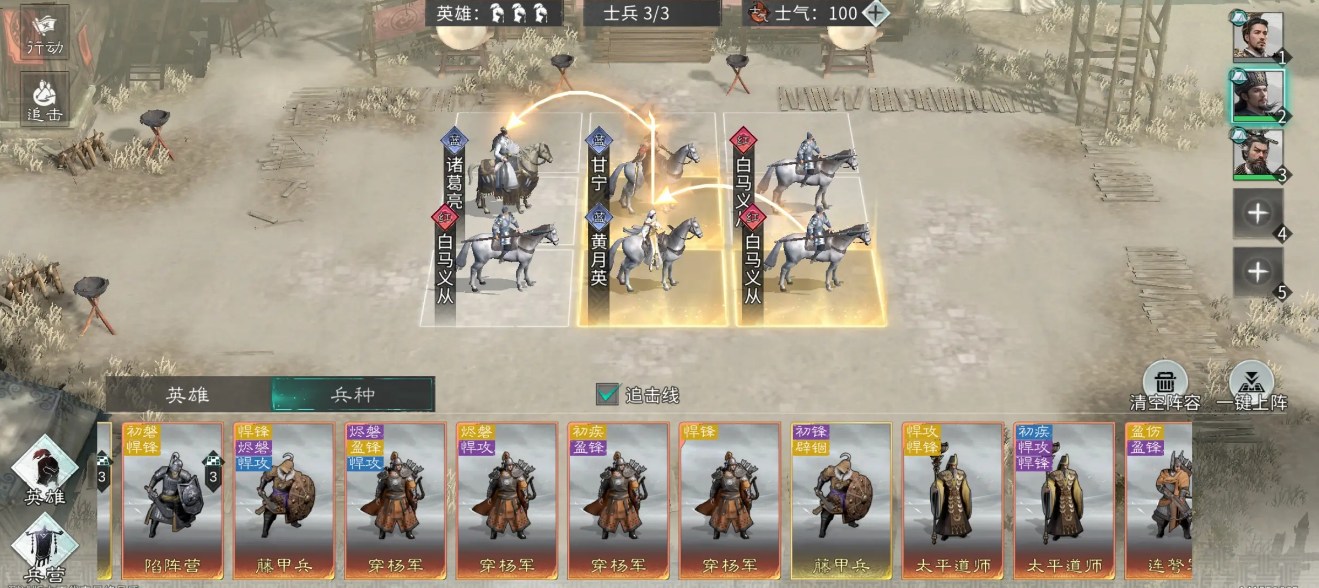Open the 行动 panel
Viewport: 1319px width, 588px height.
pyautogui.click(x=45, y=32)
